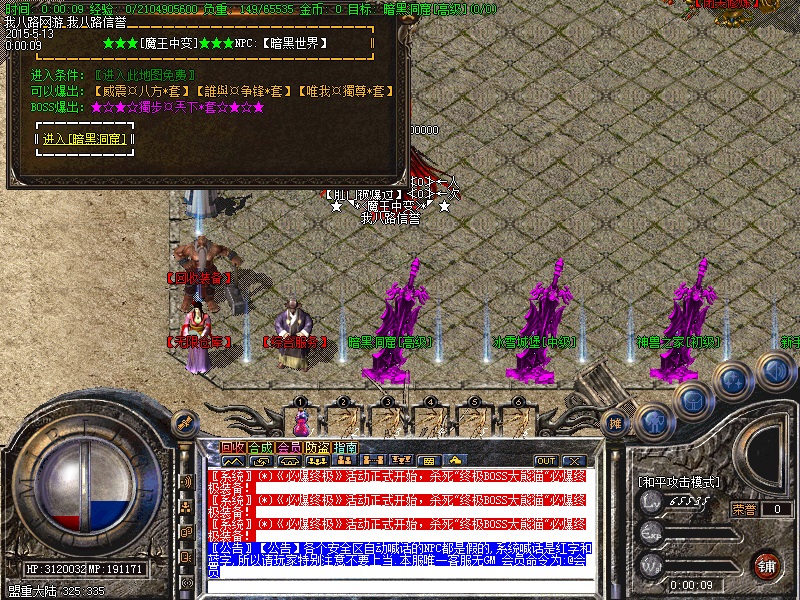
Task: Open the 会员 tab
Action: [289, 447]
